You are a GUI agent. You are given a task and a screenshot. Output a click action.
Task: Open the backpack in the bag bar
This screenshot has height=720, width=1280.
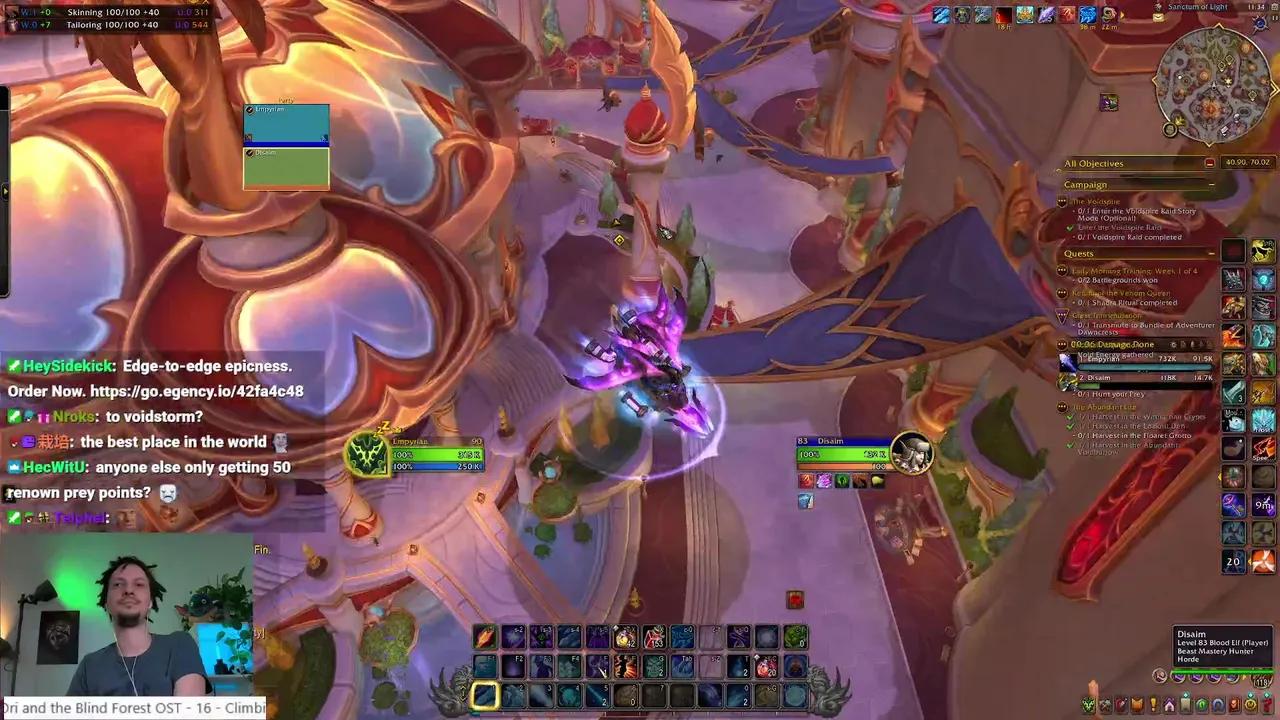(x=1261, y=683)
